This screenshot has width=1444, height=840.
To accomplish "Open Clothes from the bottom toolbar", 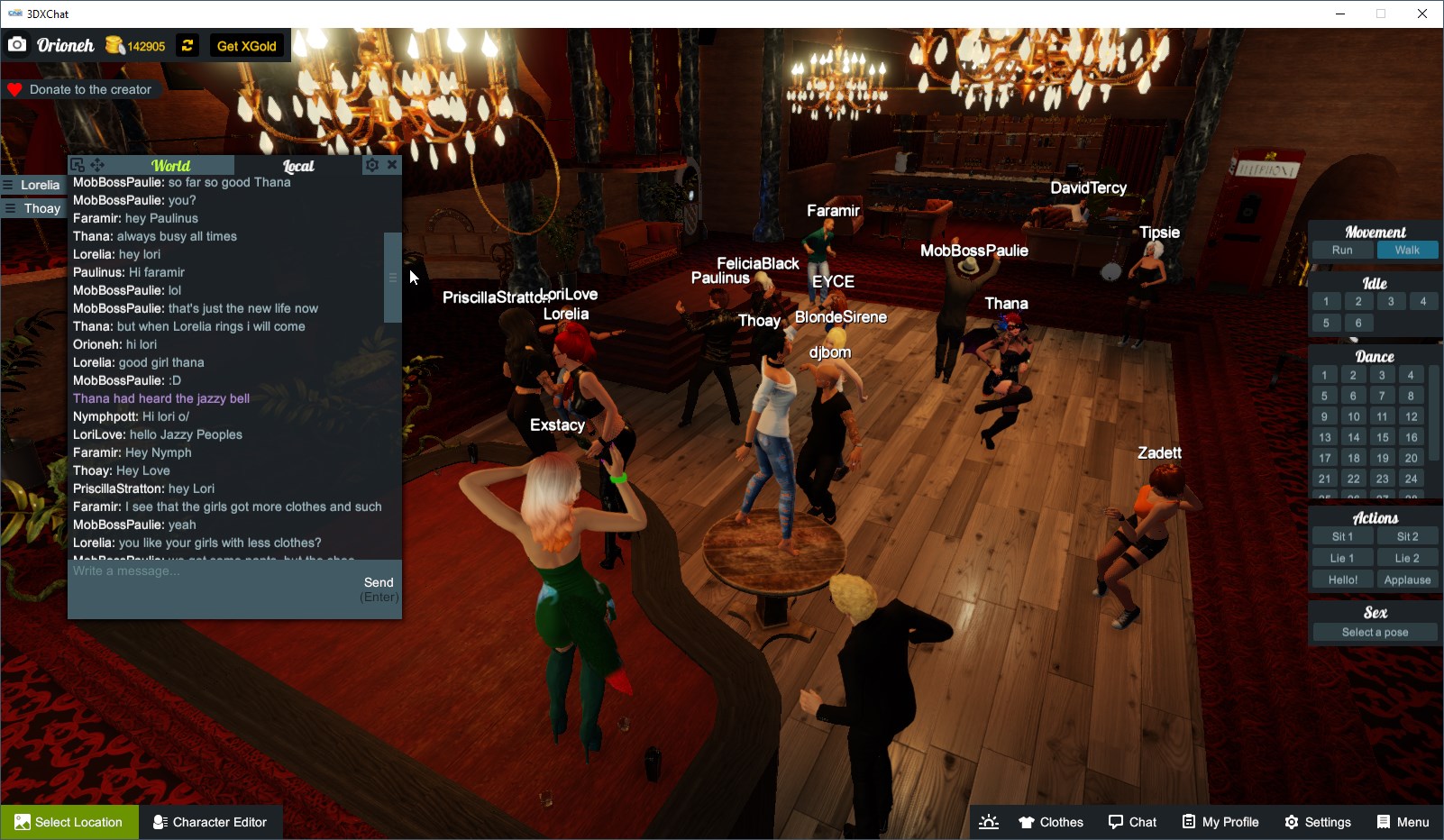I will (x=1050, y=821).
